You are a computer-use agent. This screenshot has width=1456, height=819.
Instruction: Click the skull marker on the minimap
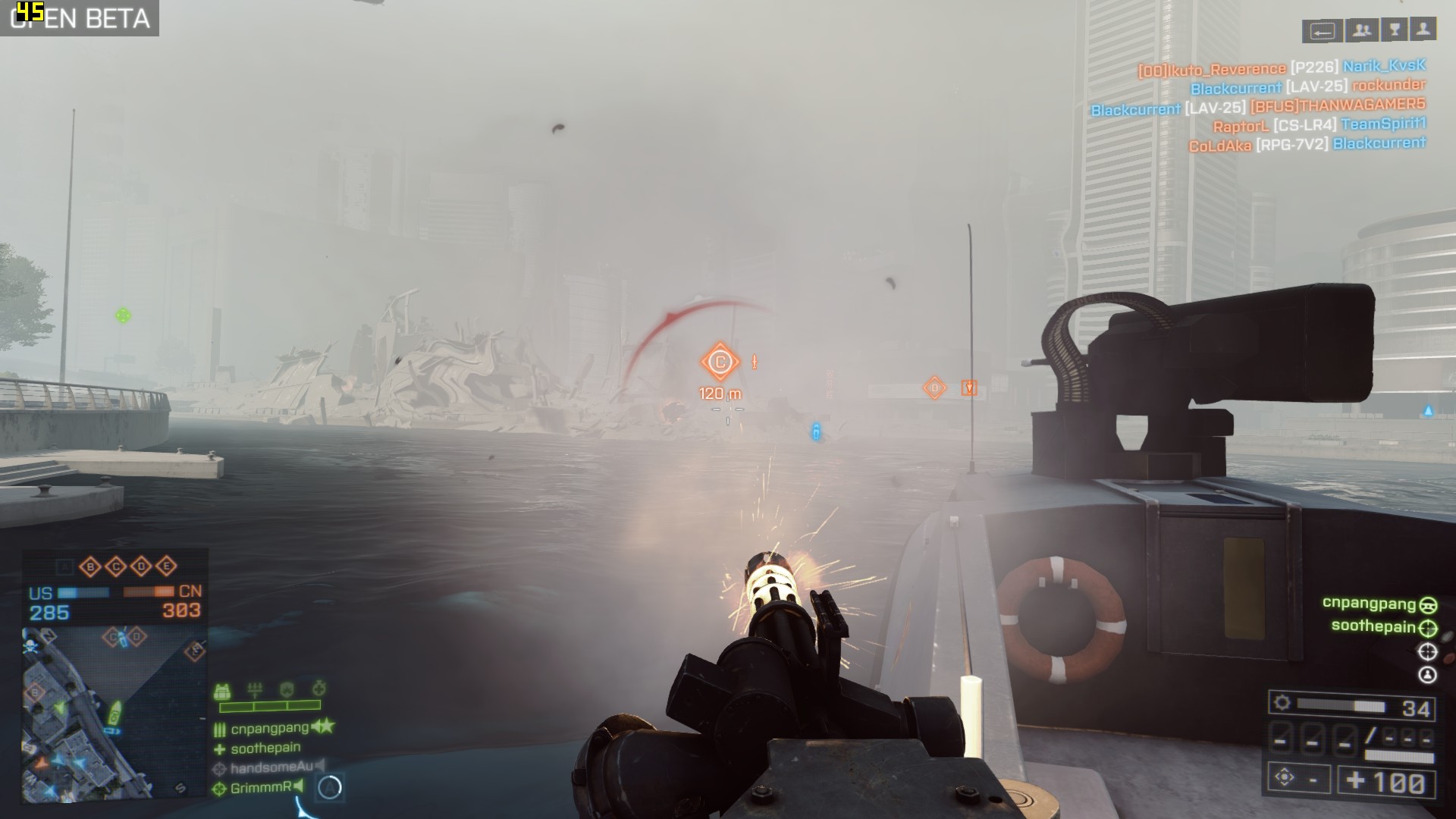(30, 646)
